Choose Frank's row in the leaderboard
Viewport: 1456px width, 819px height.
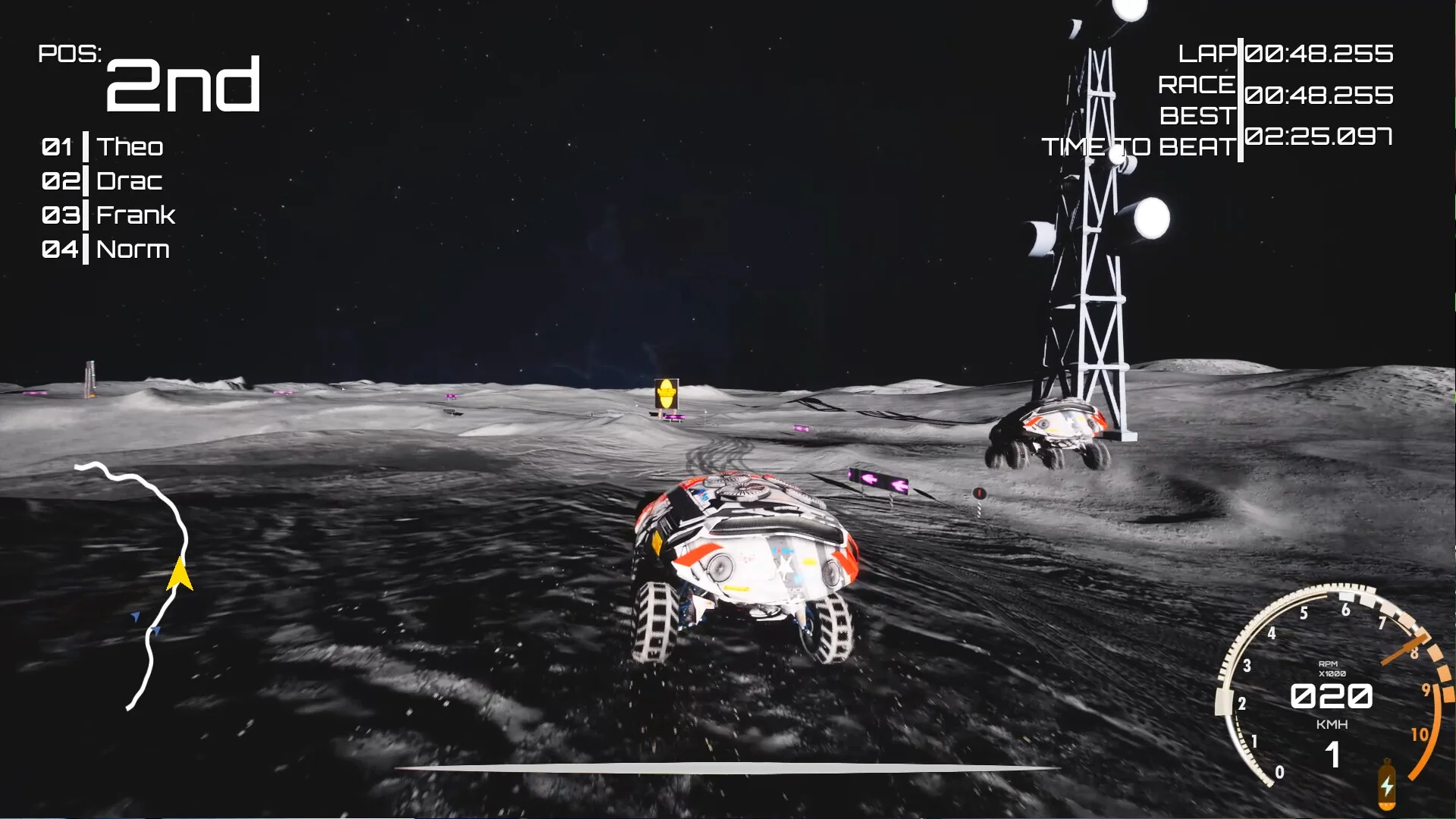click(x=135, y=215)
